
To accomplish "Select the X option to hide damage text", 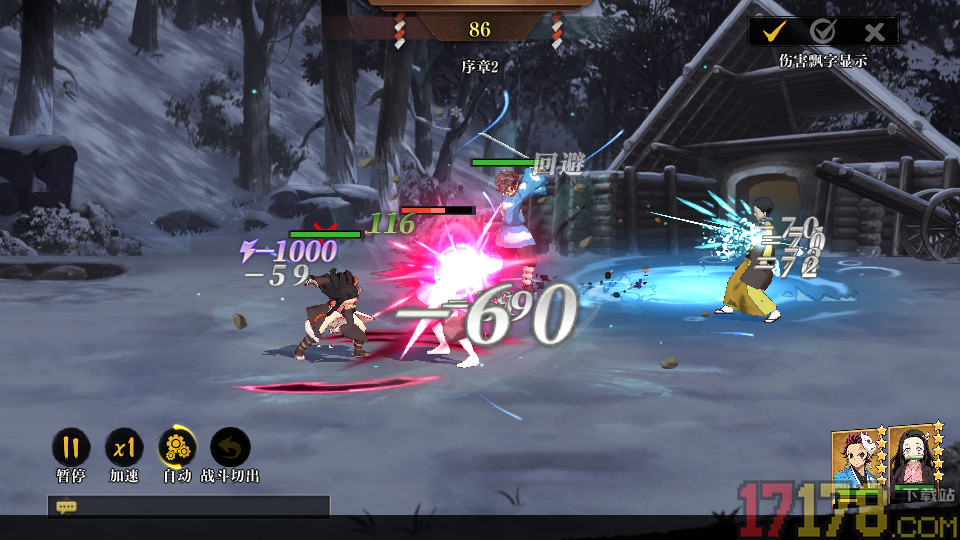I will (874, 31).
